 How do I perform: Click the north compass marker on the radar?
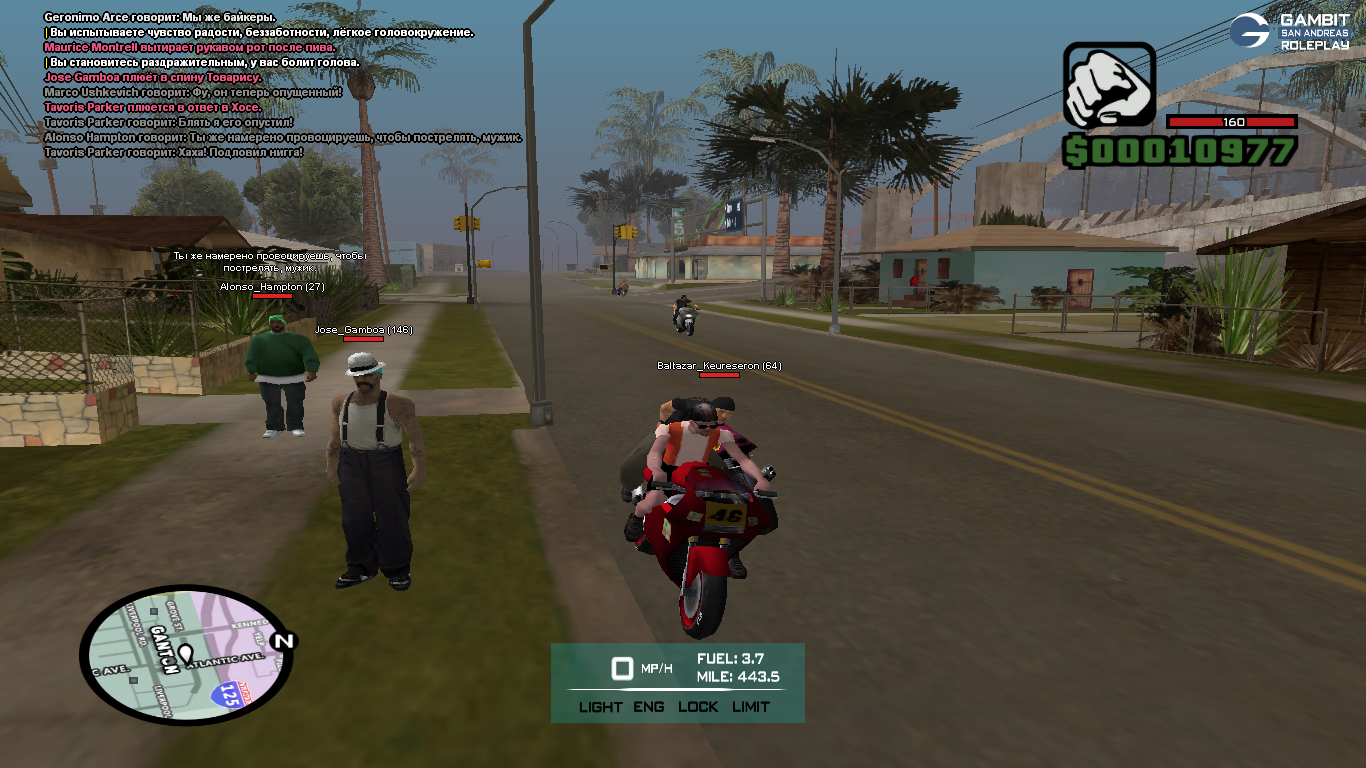click(x=284, y=641)
